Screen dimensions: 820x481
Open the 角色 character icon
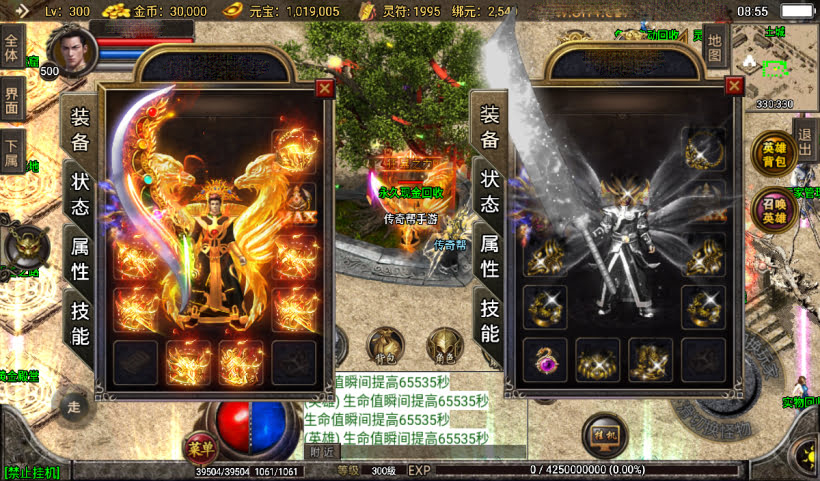[445, 345]
